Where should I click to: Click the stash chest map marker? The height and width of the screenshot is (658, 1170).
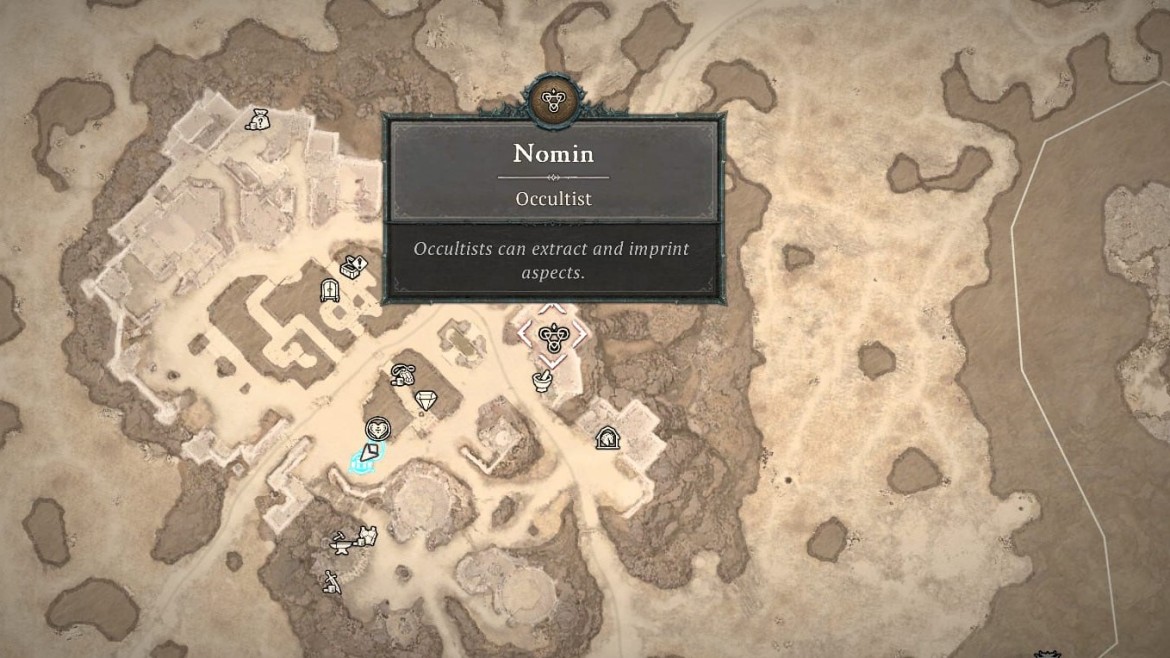click(x=354, y=267)
